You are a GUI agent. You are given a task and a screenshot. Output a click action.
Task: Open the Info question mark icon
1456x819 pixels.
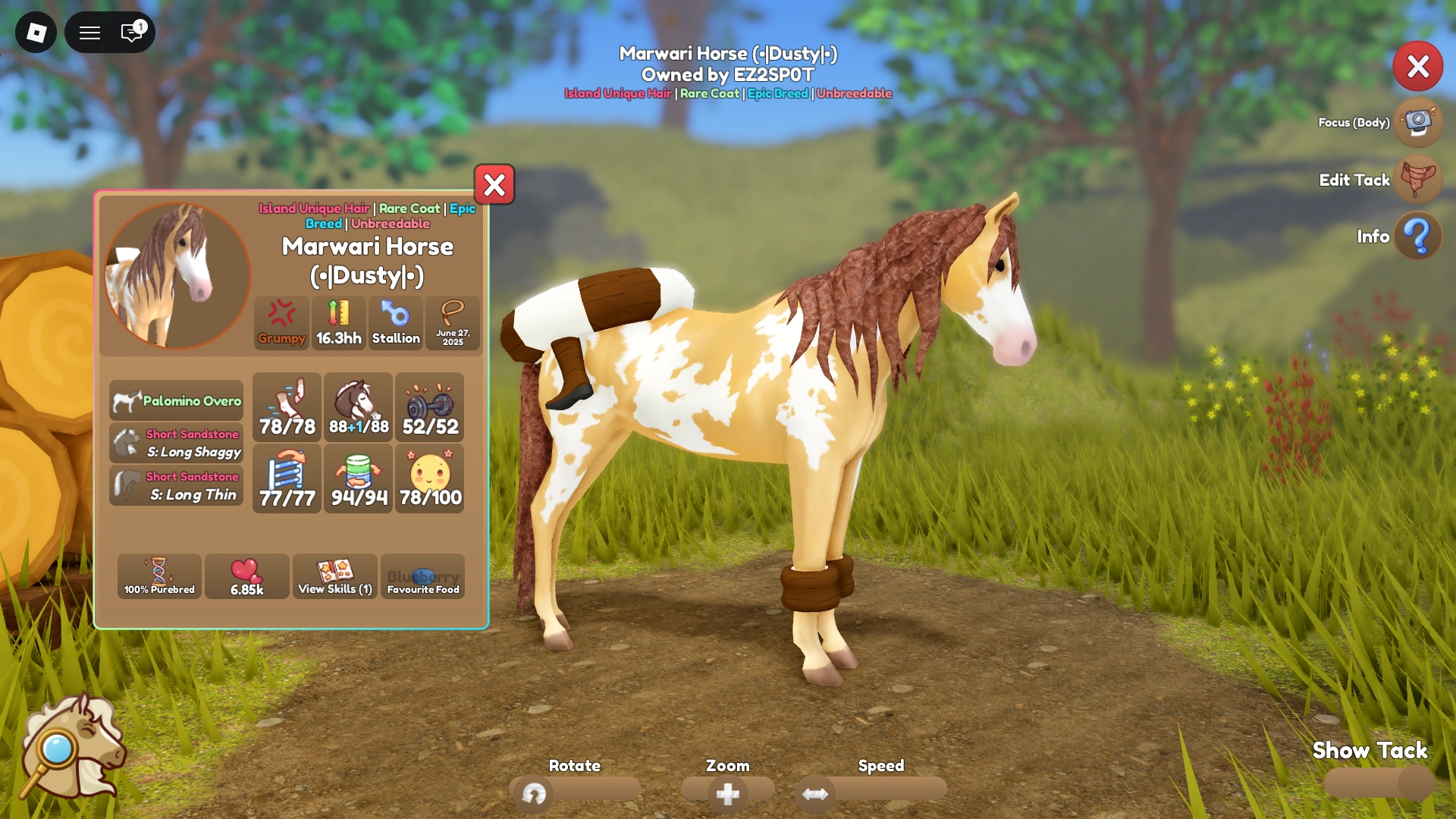click(1417, 236)
